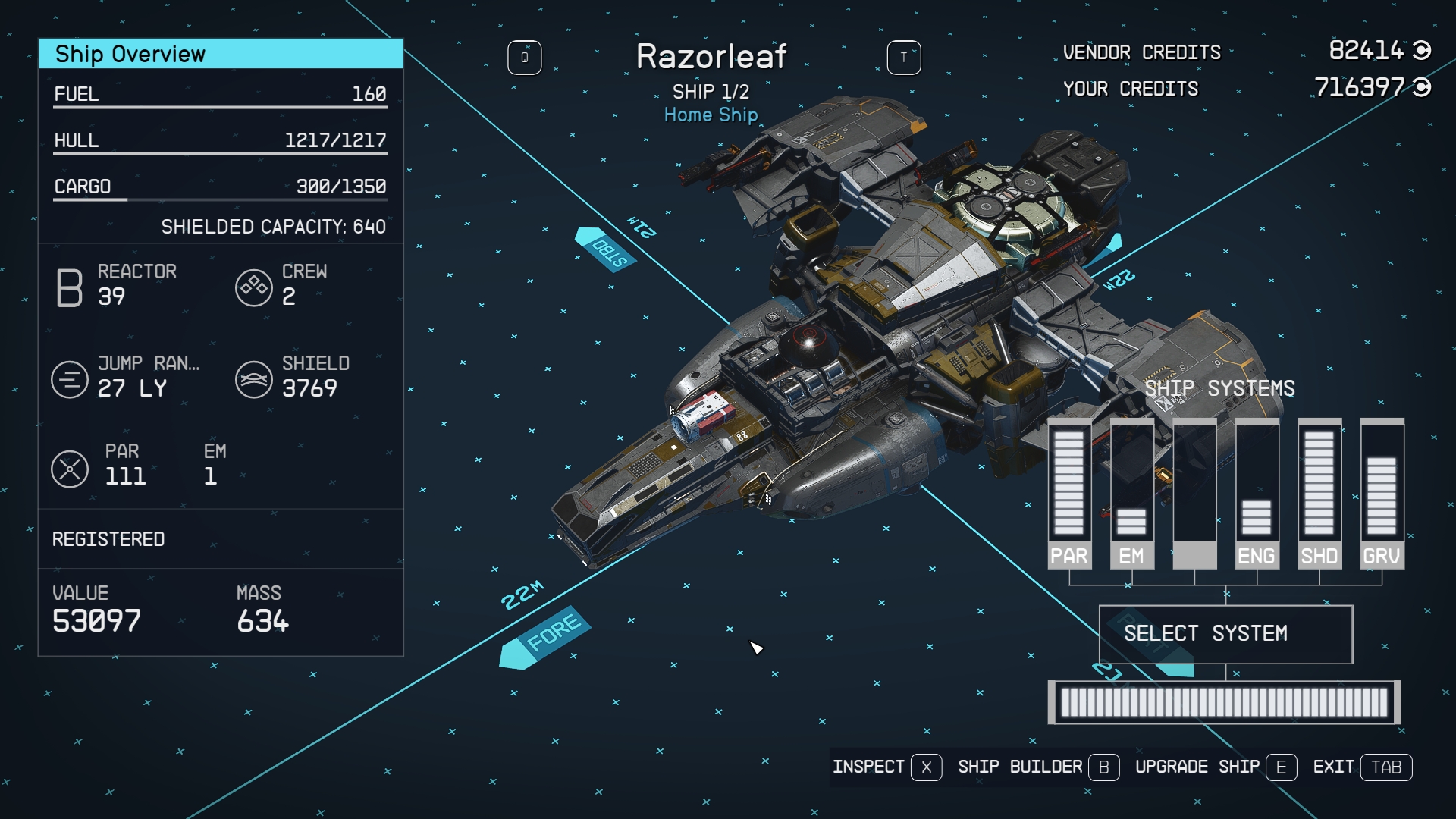Open the Ship Builder
1456x819 pixels.
(x=1037, y=767)
